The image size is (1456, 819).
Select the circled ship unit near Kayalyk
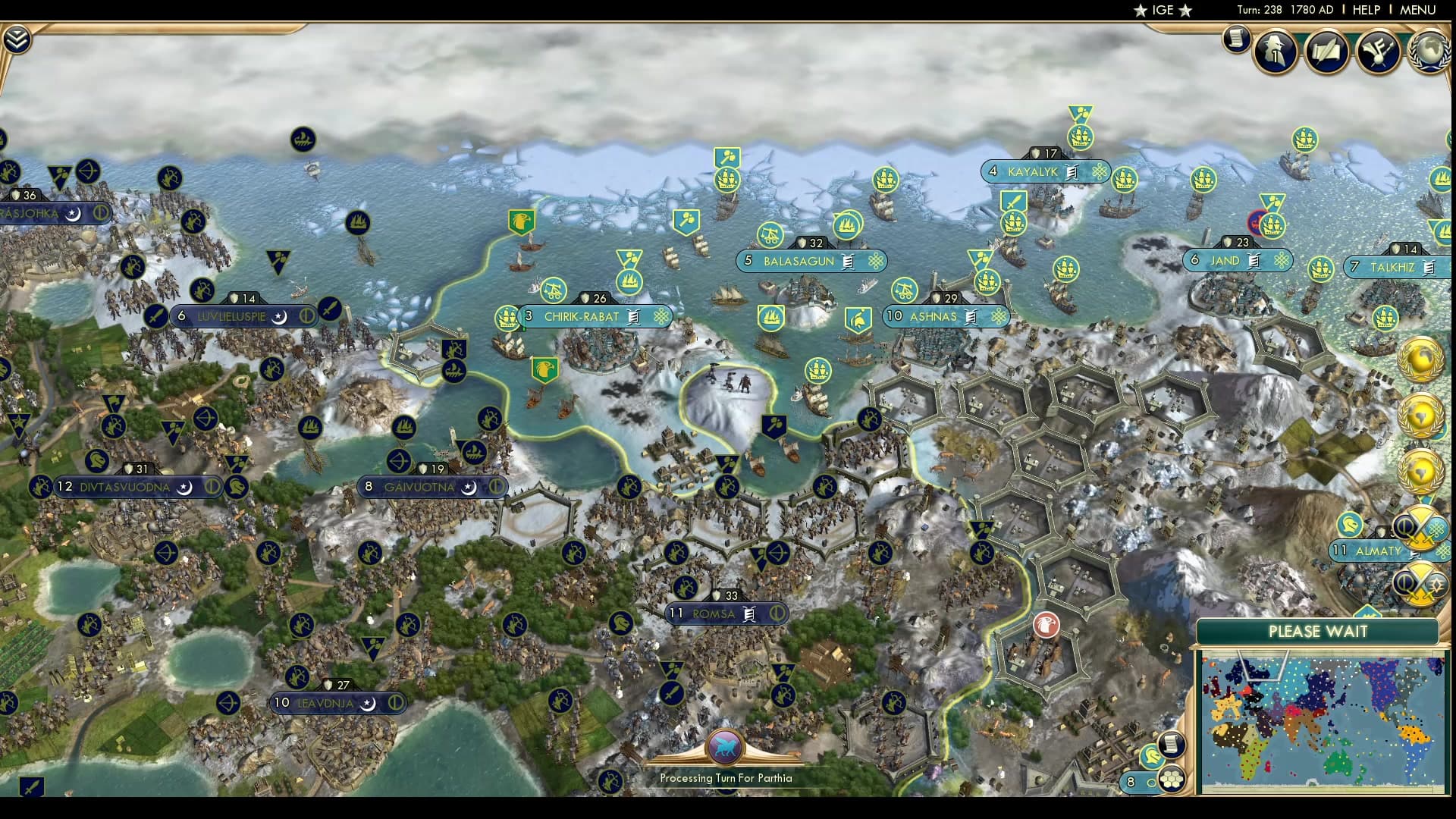(x=1272, y=224)
